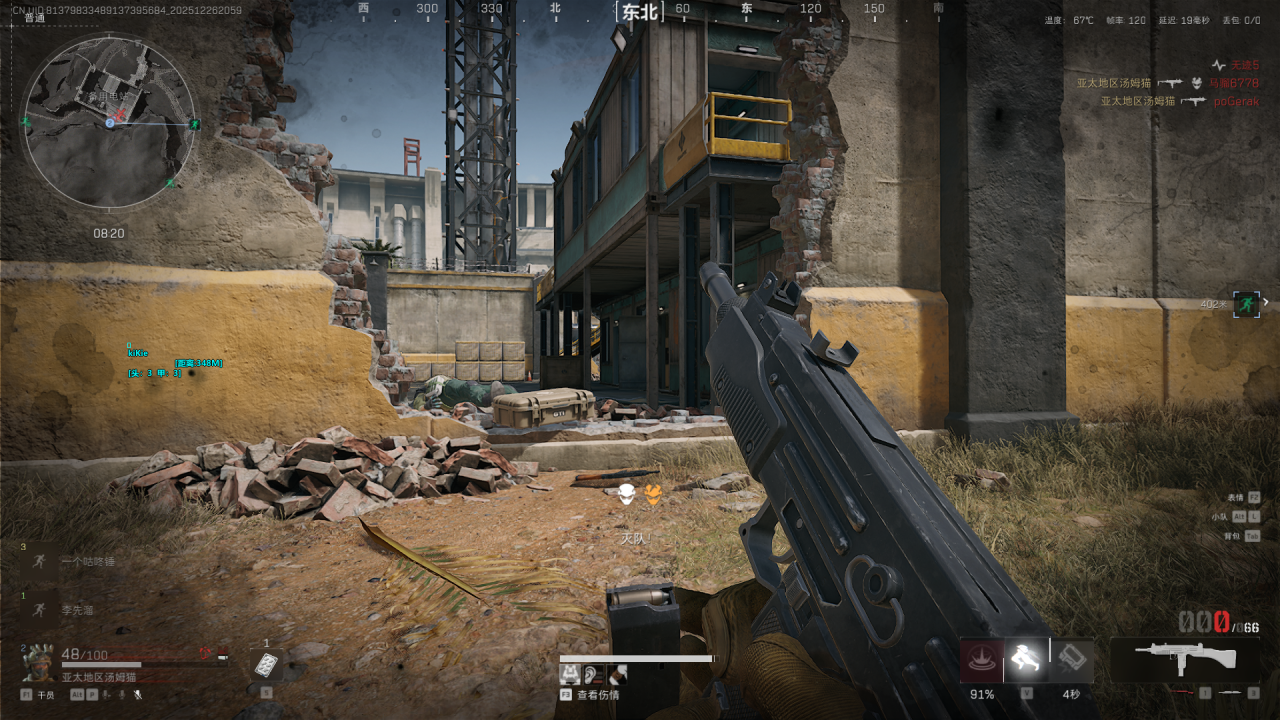Select squad member 李先溜 in team list

[77, 609]
